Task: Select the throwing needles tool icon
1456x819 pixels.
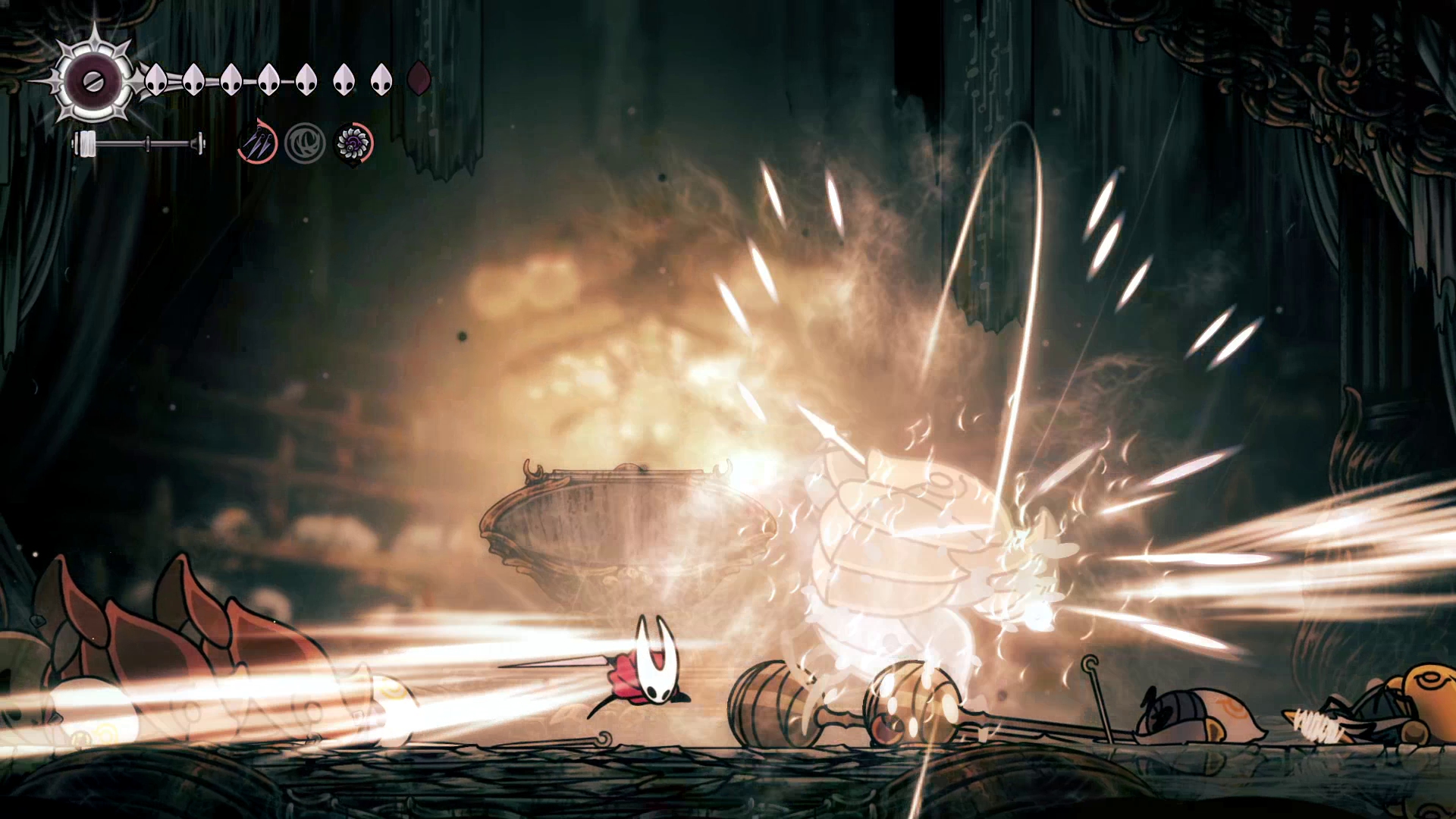Action: pos(258,143)
